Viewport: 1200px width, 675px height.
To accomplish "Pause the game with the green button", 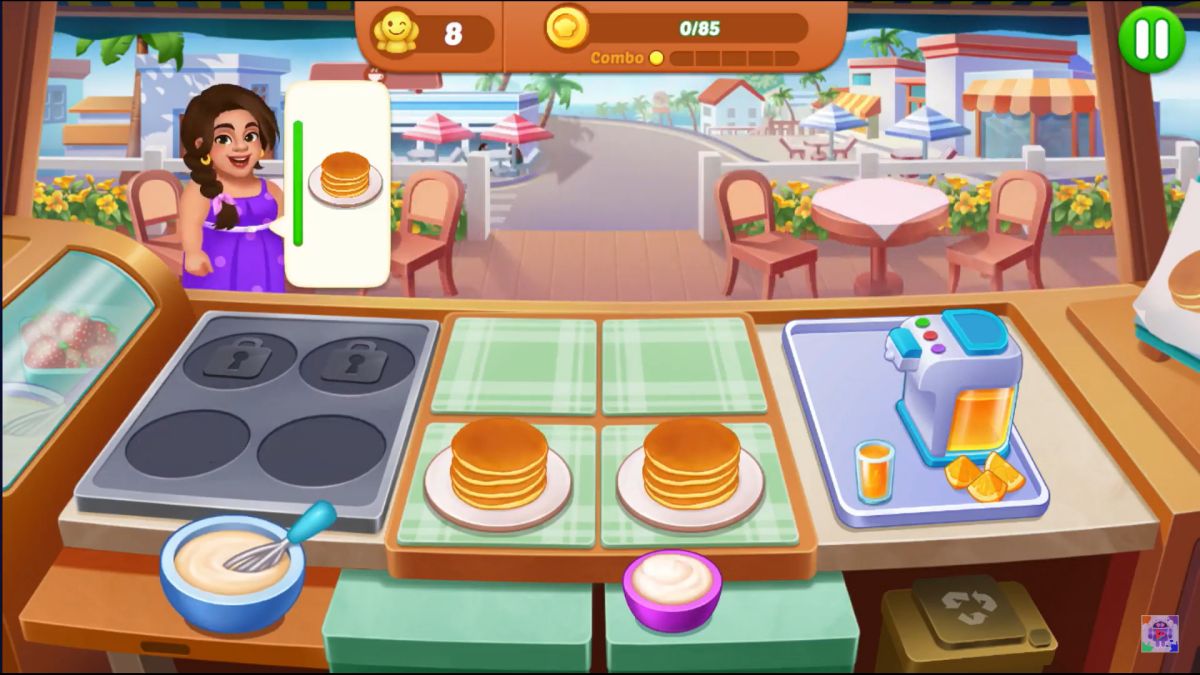I will click(1151, 39).
